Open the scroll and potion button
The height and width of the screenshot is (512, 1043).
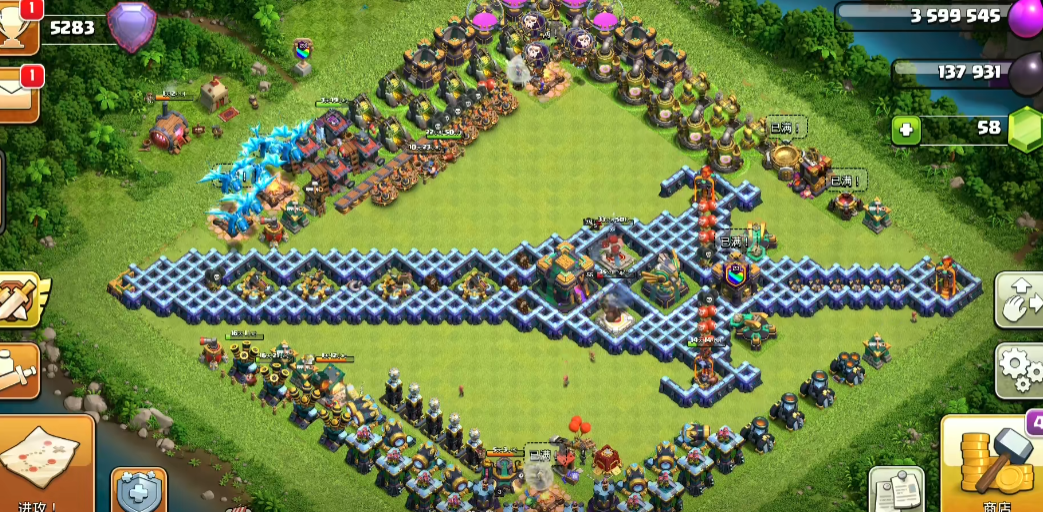pyautogui.click(x=18, y=371)
